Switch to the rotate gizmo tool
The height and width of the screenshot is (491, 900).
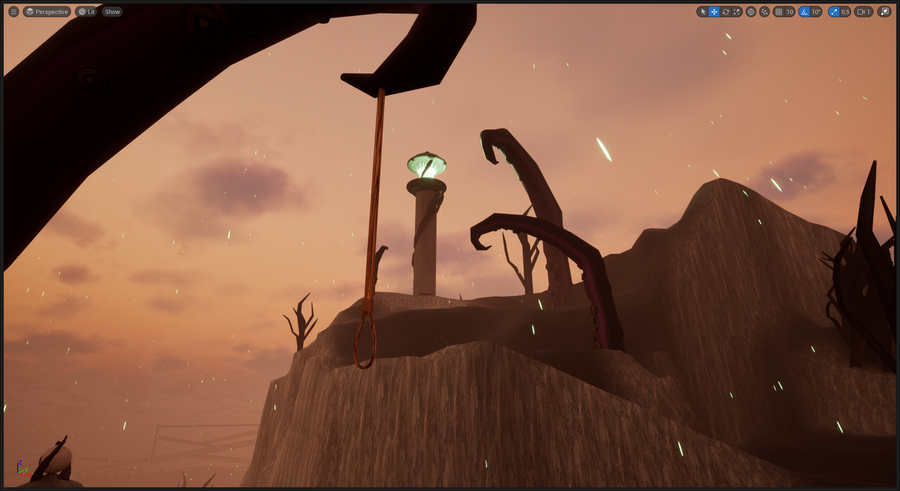tap(726, 12)
